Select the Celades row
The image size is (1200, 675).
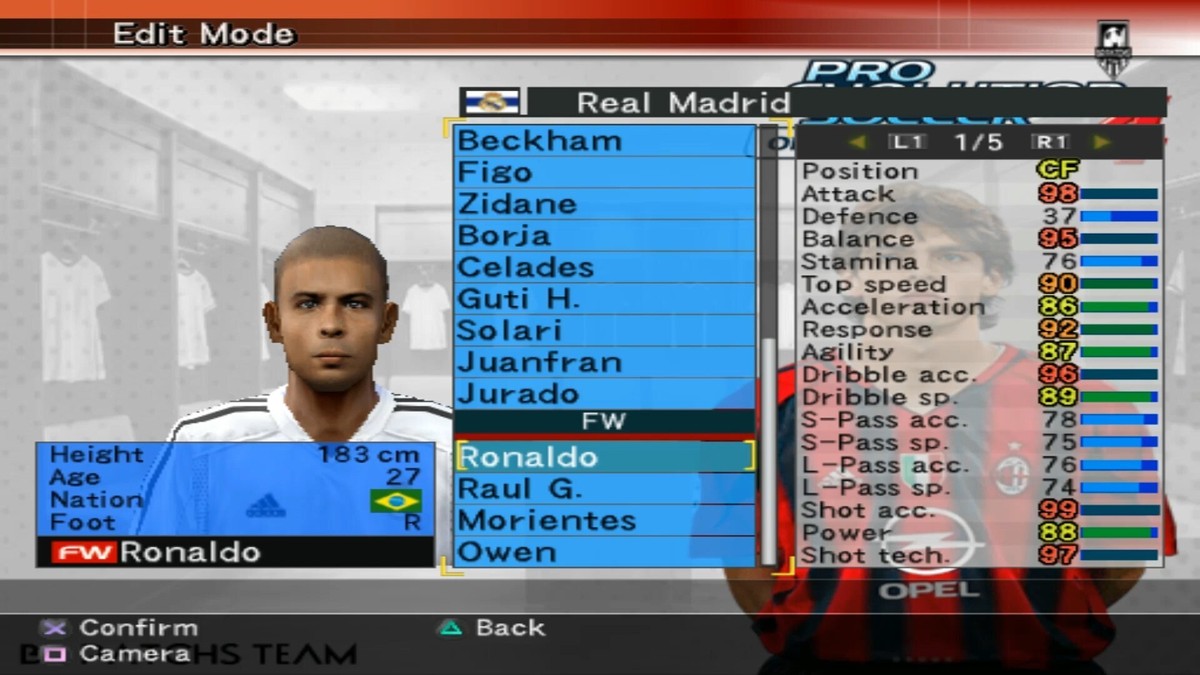tap(604, 268)
